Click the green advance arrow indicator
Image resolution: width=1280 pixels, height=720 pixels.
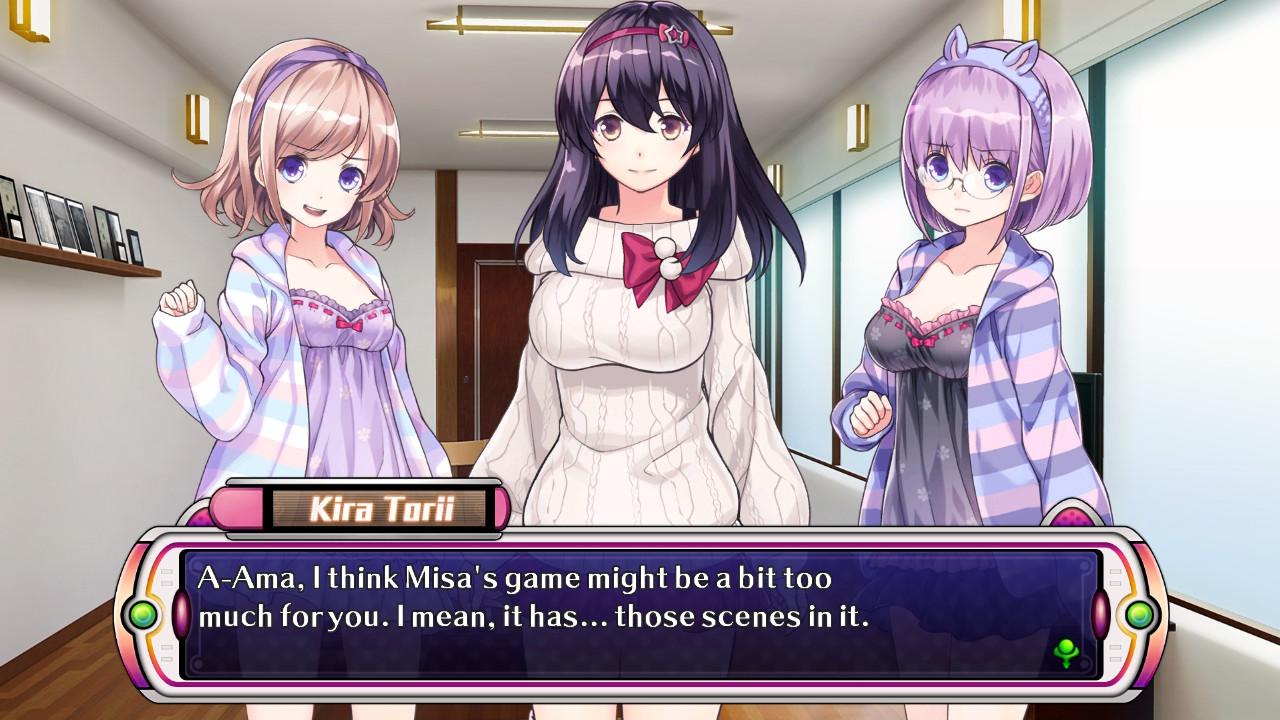click(1066, 655)
